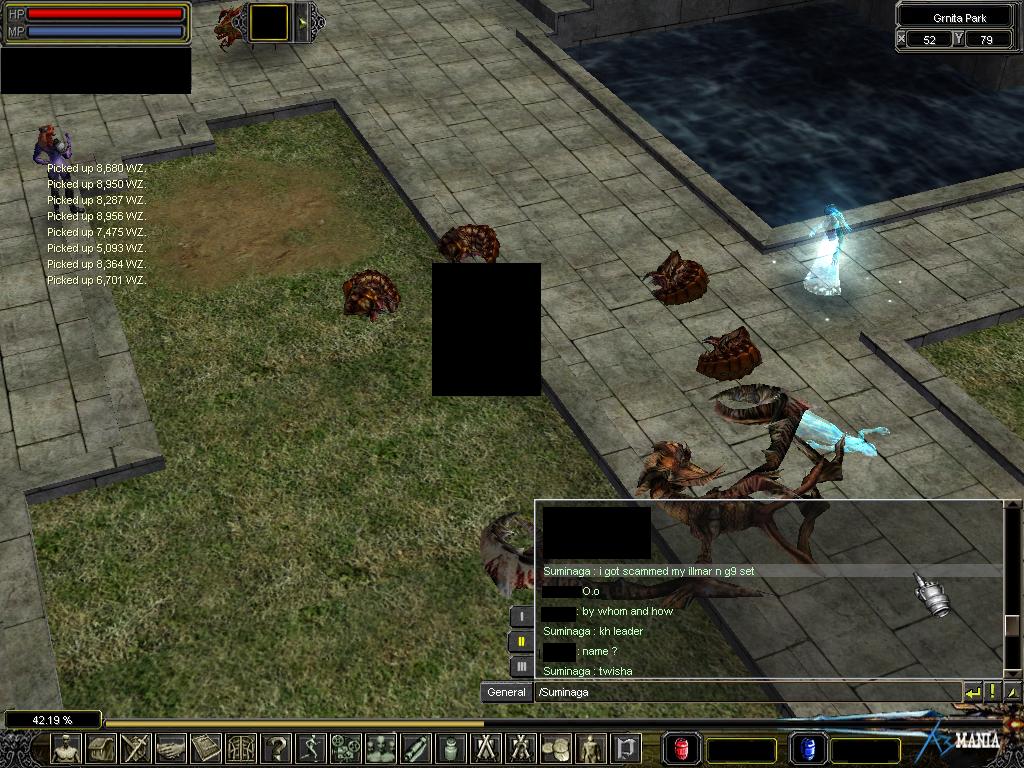Send the chat message with the enter arrow button
The width and height of the screenshot is (1024, 768).
pos(972,692)
